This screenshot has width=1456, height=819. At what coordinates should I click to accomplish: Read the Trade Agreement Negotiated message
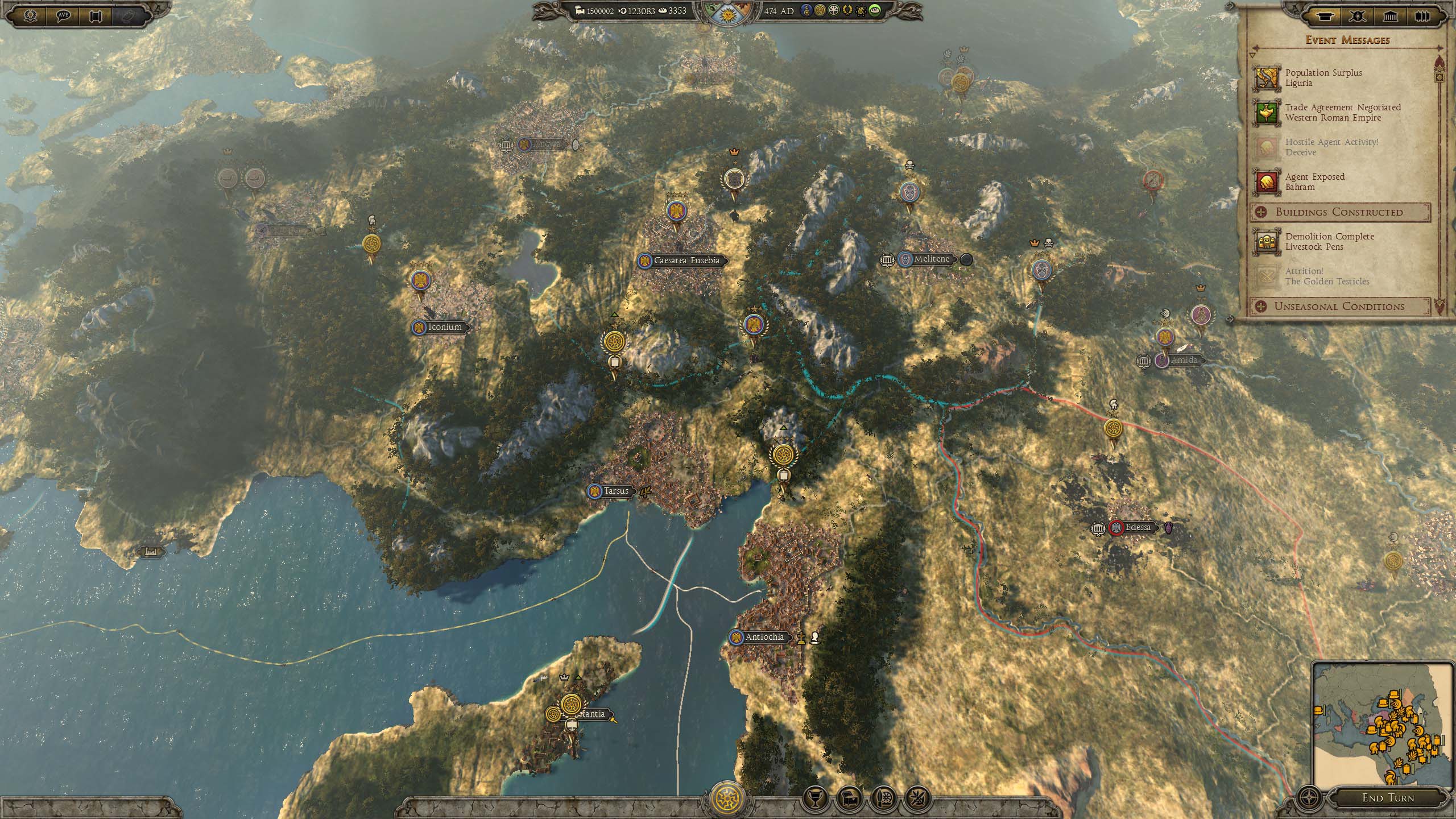pos(1342,113)
